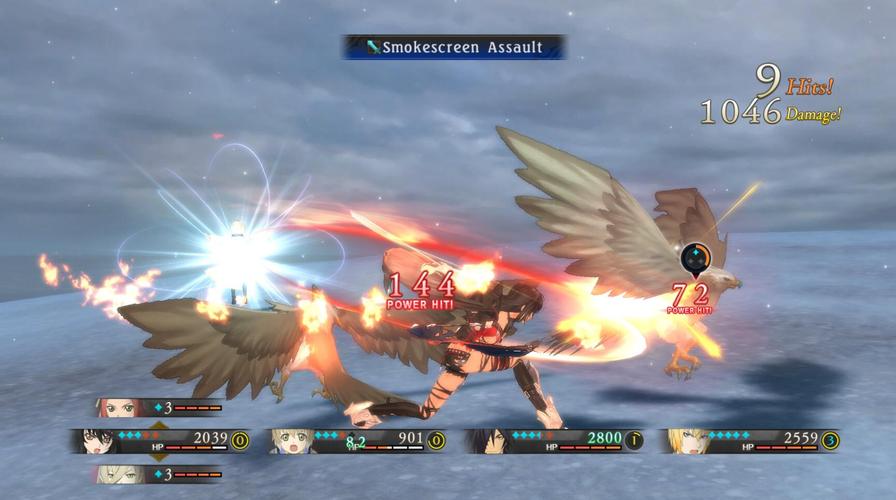Click the Smokescreen Assault arte banner

[453, 47]
